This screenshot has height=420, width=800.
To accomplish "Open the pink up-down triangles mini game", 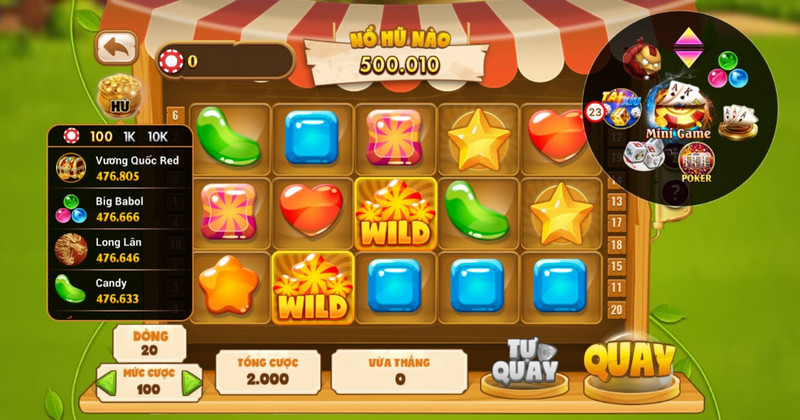I will pyautogui.click(x=686, y=45).
